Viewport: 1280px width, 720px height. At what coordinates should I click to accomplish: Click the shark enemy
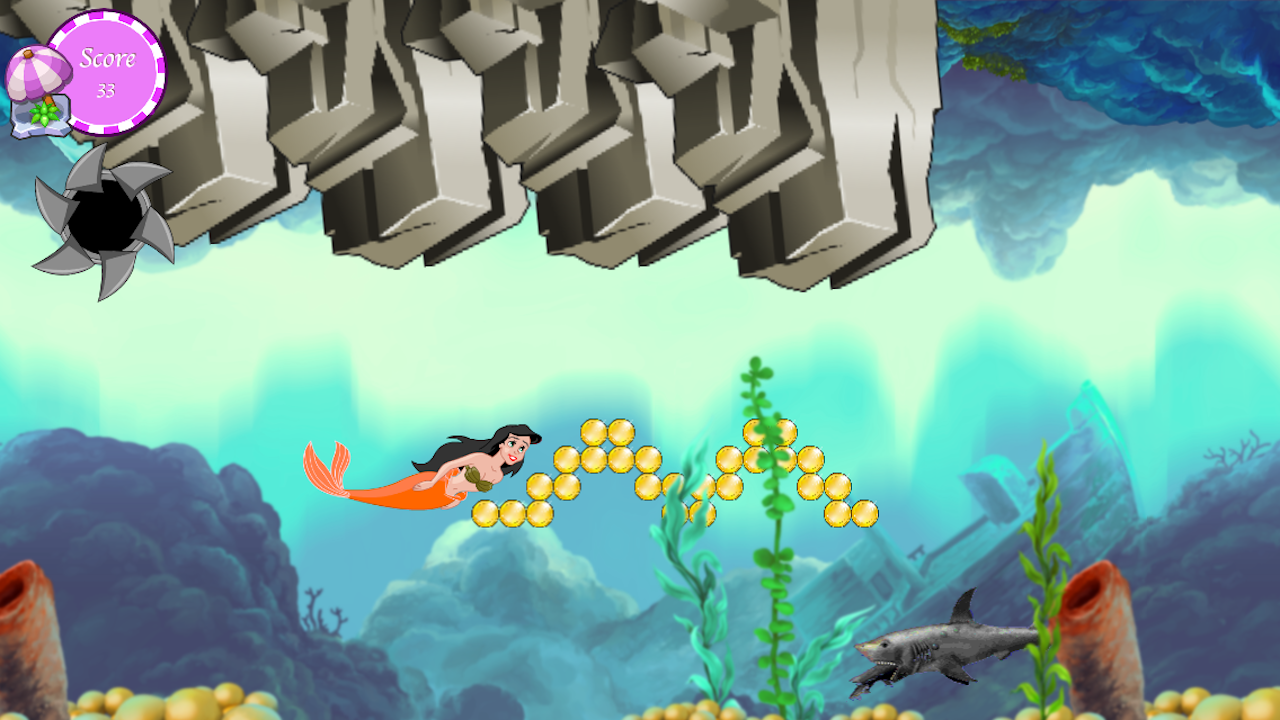(940, 650)
